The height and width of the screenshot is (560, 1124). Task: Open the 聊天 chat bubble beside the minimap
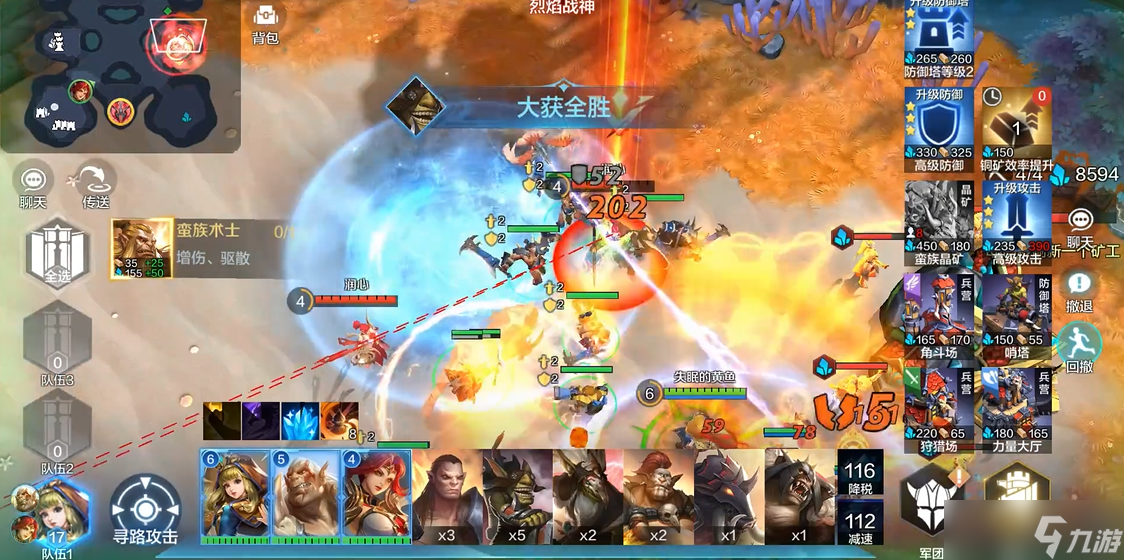point(34,185)
